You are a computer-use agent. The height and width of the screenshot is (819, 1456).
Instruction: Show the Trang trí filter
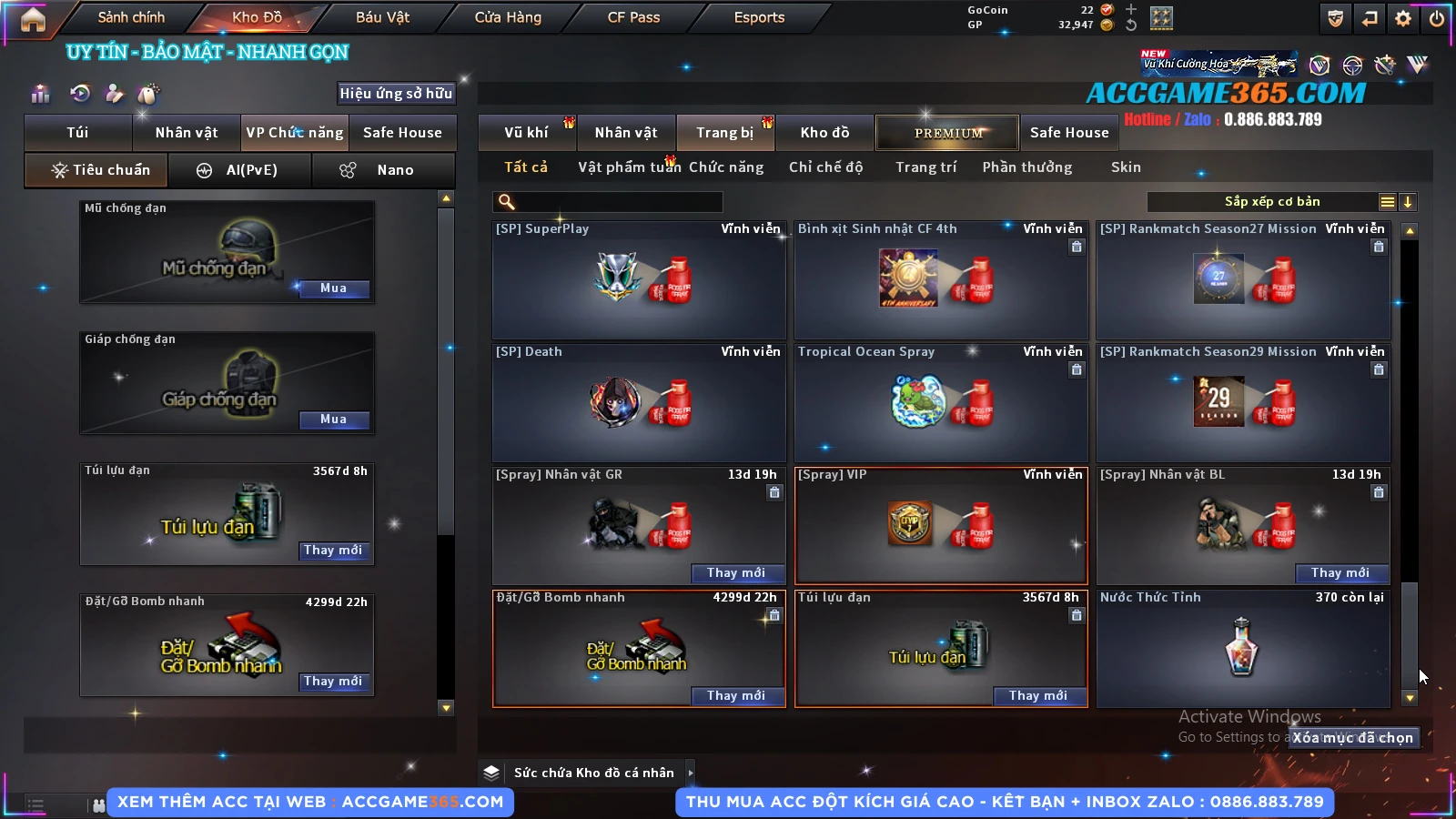[x=925, y=167]
